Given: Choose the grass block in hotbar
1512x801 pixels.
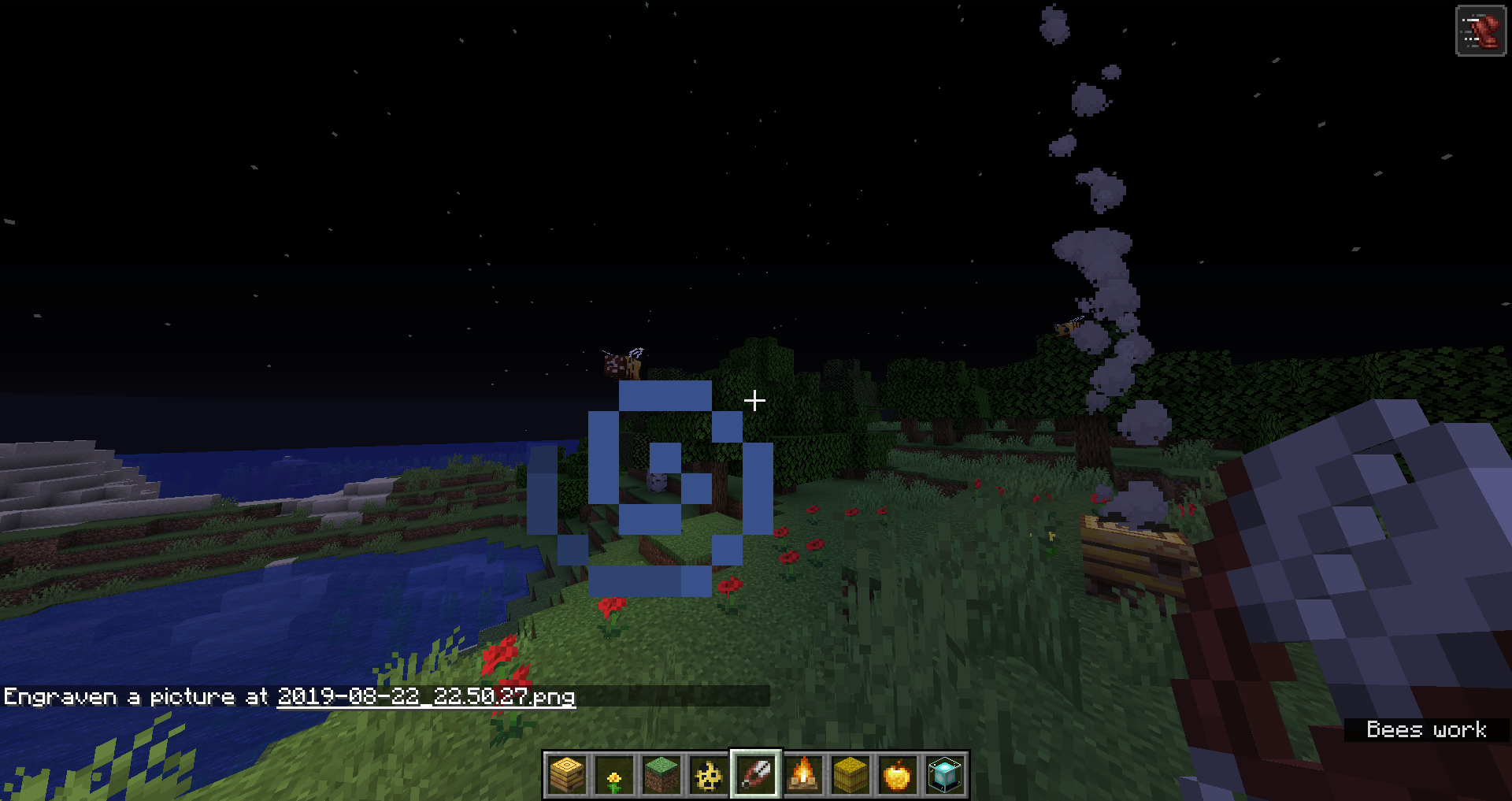Looking at the screenshot, I should coord(661,775).
